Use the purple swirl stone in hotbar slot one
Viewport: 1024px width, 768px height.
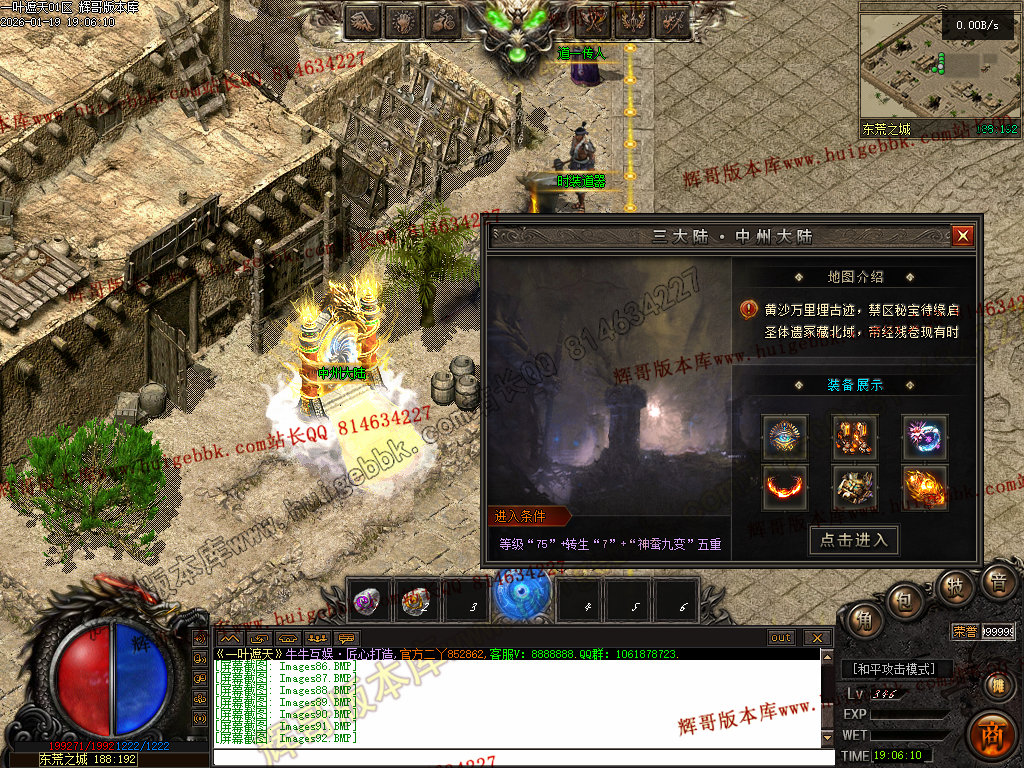click(x=366, y=600)
